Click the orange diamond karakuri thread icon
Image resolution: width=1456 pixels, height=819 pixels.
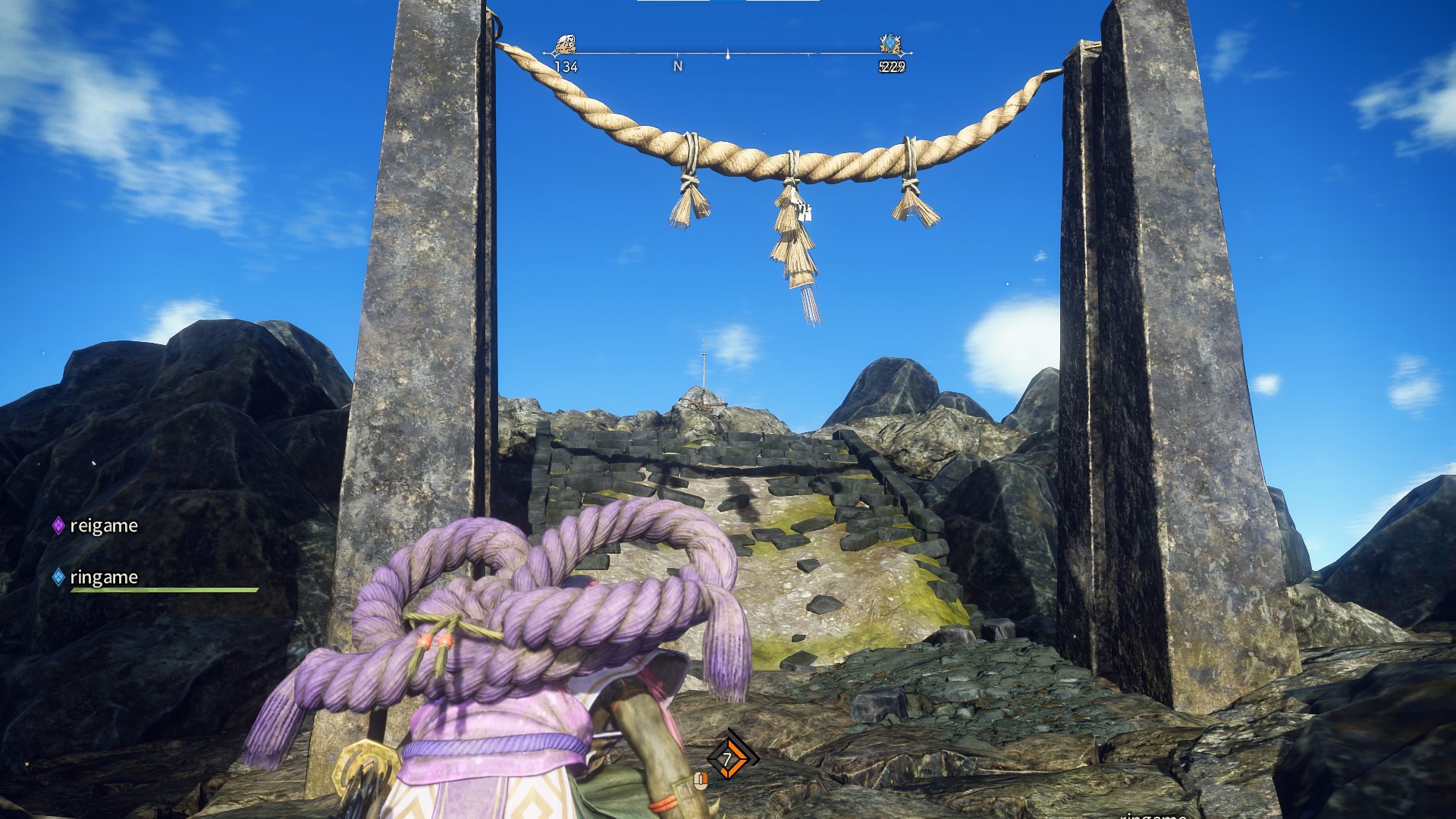(x=731, y=758)
